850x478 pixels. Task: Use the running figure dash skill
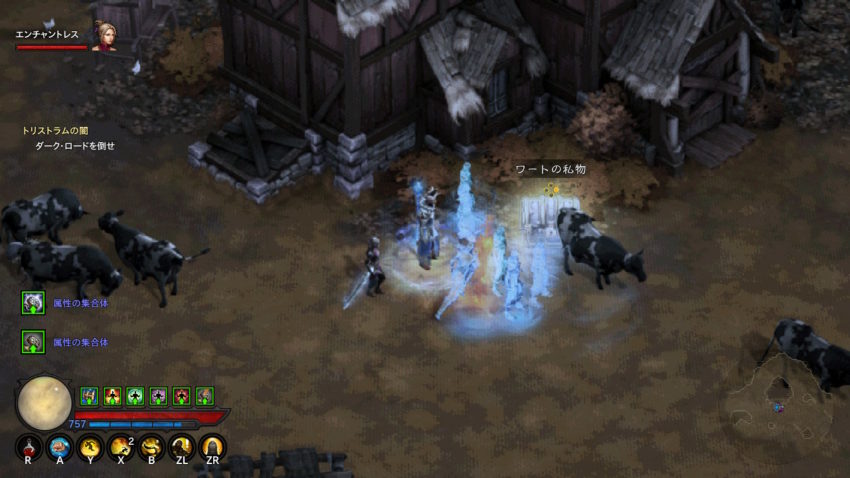90,447
